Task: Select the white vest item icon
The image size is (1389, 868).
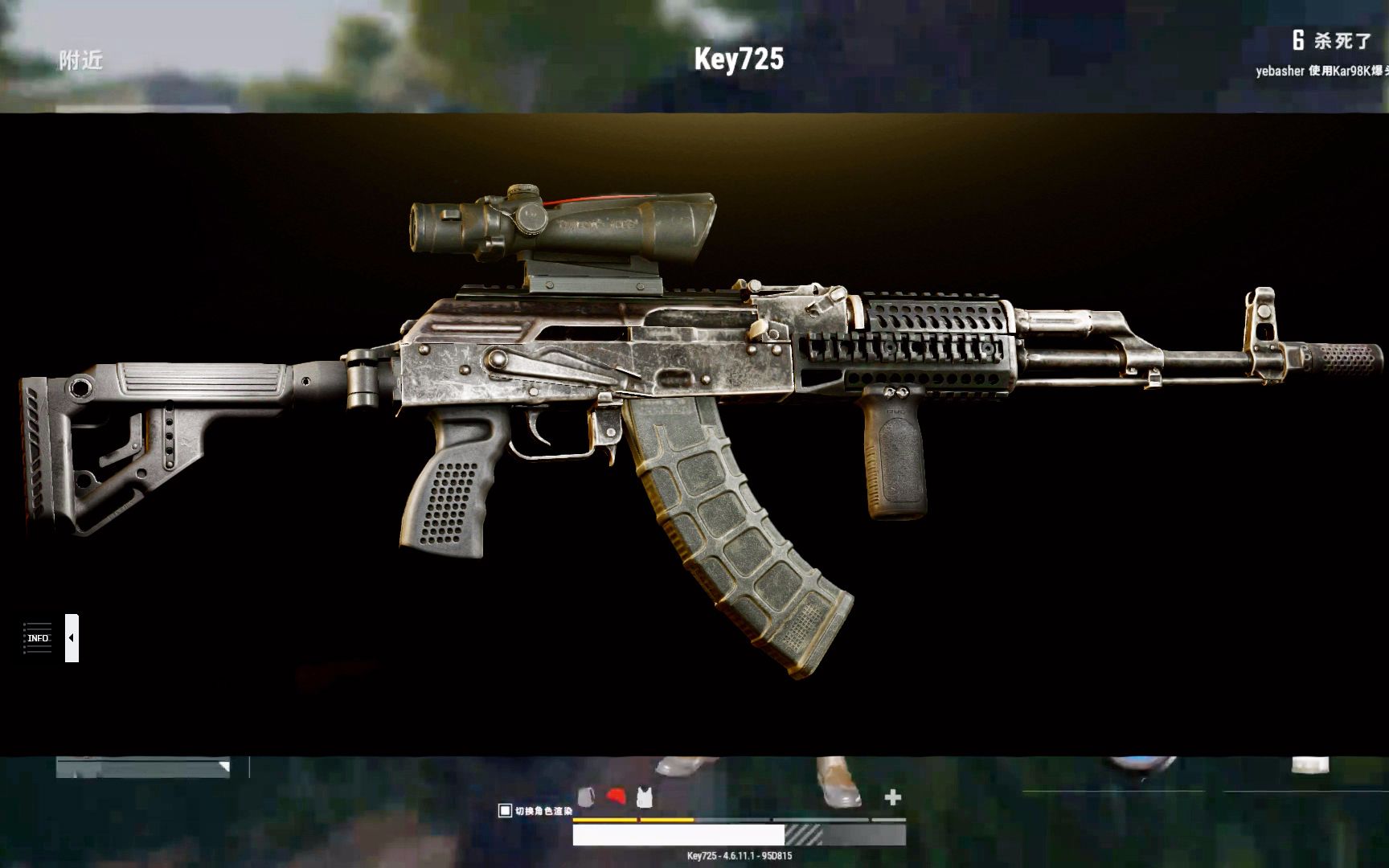Action: pos(644,796)
